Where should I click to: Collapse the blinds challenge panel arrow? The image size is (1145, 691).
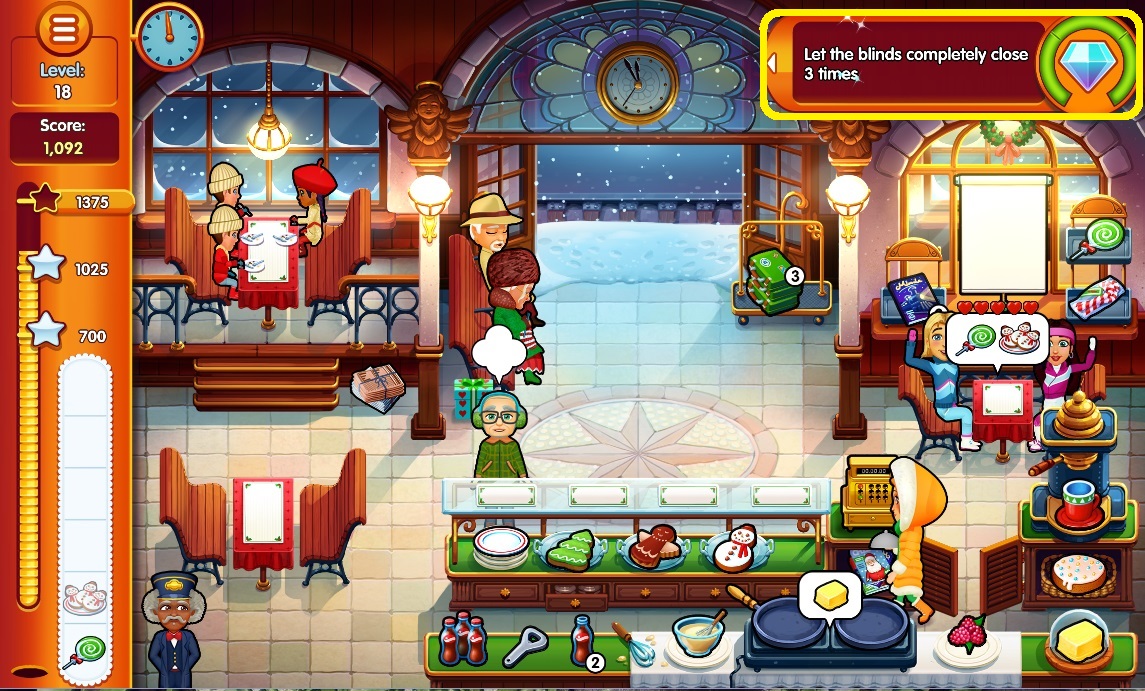tap(773, 63)
